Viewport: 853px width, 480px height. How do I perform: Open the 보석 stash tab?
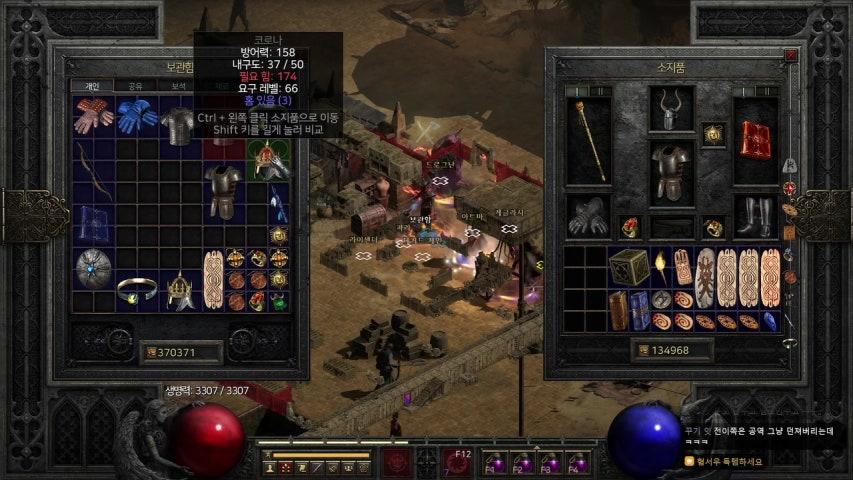click(178, 87)
